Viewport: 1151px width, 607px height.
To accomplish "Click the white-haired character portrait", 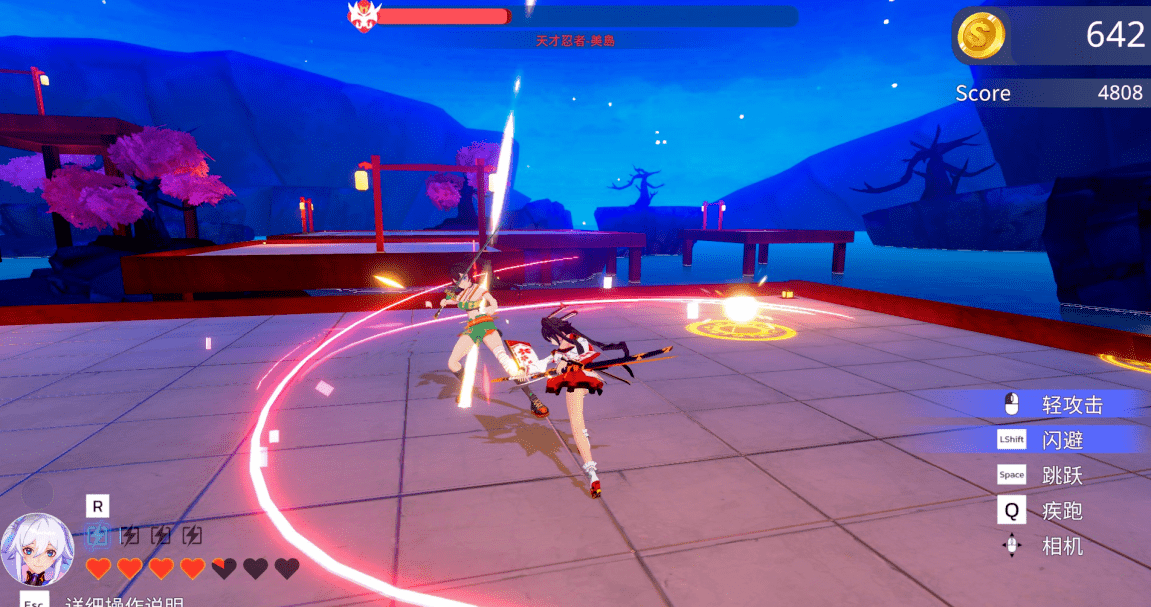I will [37, 550].
